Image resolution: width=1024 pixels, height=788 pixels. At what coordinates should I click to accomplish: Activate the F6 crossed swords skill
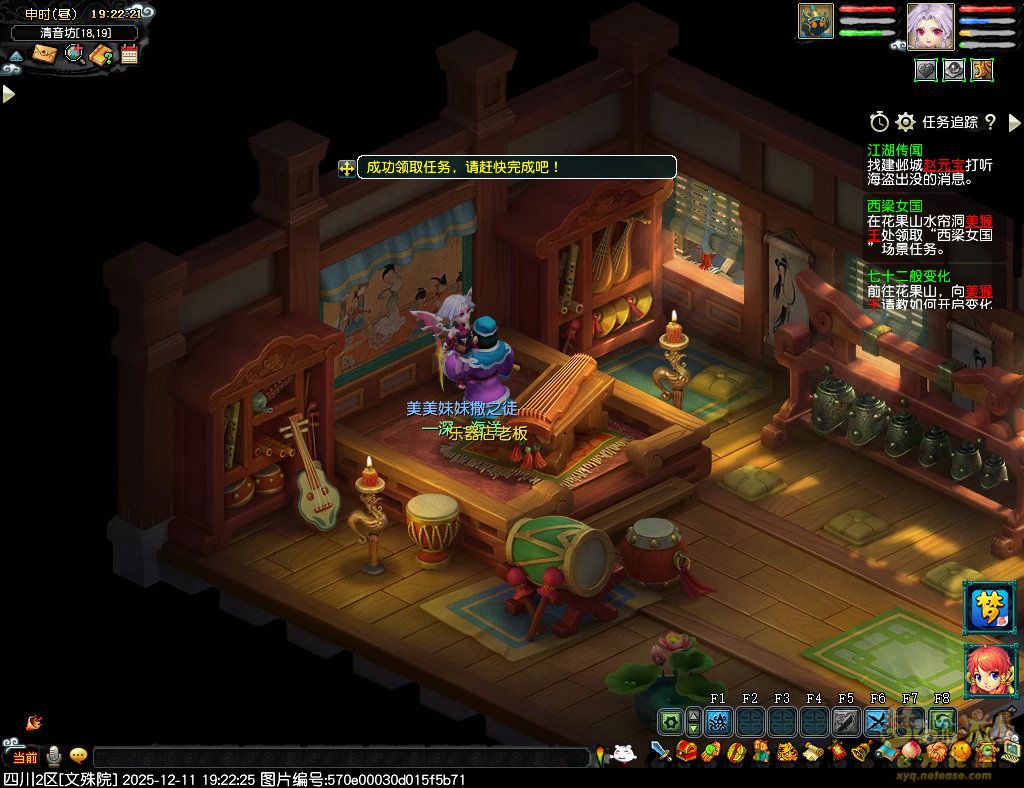pos(878,722)
